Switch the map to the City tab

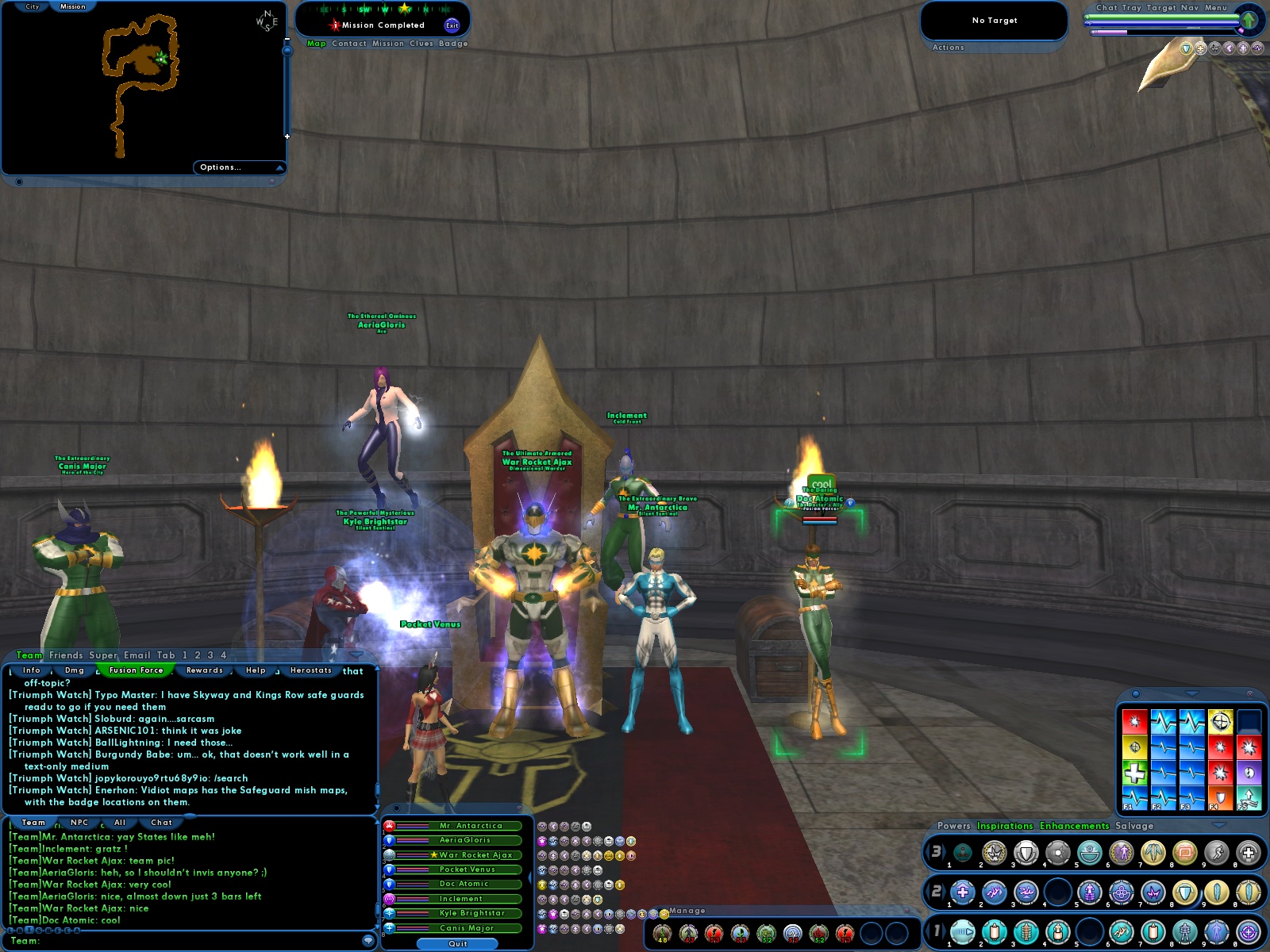[33, 6]
